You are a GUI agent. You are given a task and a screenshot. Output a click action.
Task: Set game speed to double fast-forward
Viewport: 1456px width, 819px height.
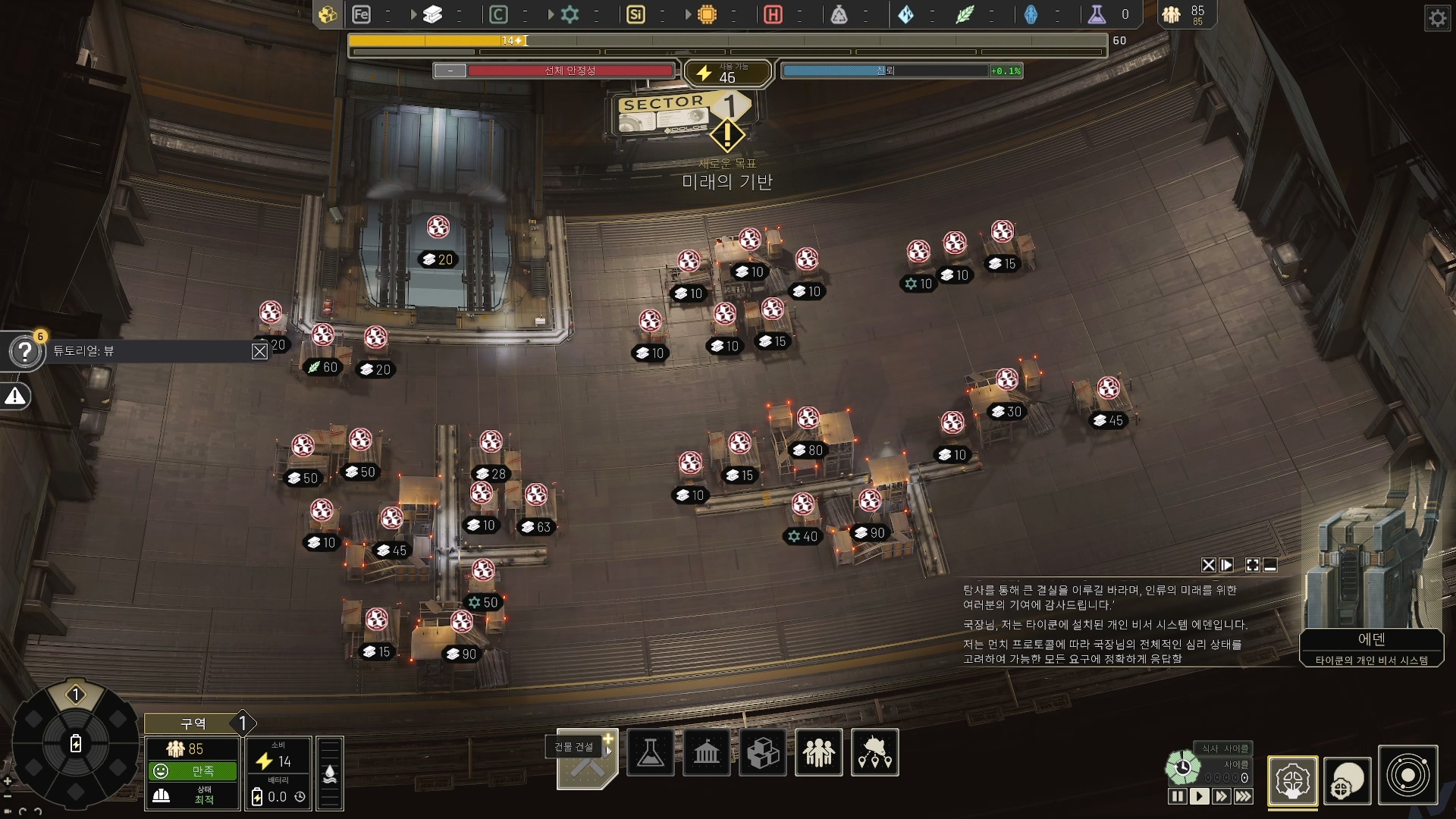click(1221, 796)
